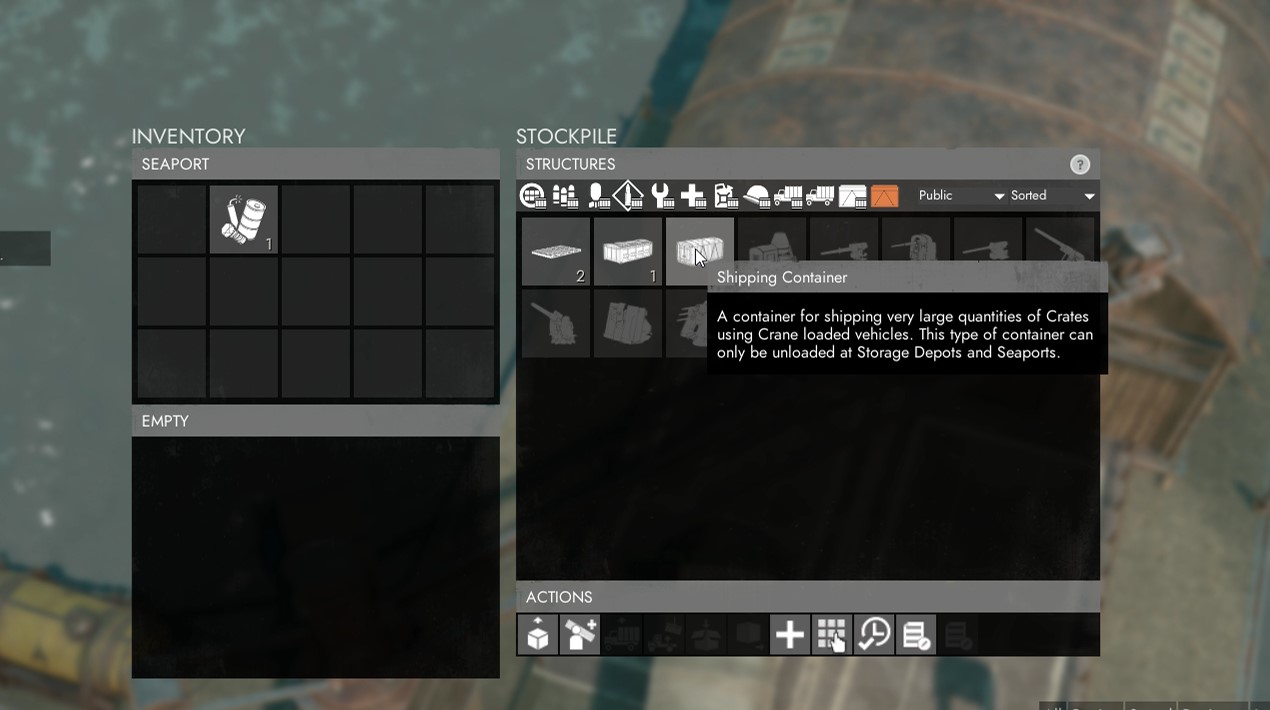Switch to the orange-highlighted structures category
The height and width of the screenshot is (710, 1270).
point(884,196)
